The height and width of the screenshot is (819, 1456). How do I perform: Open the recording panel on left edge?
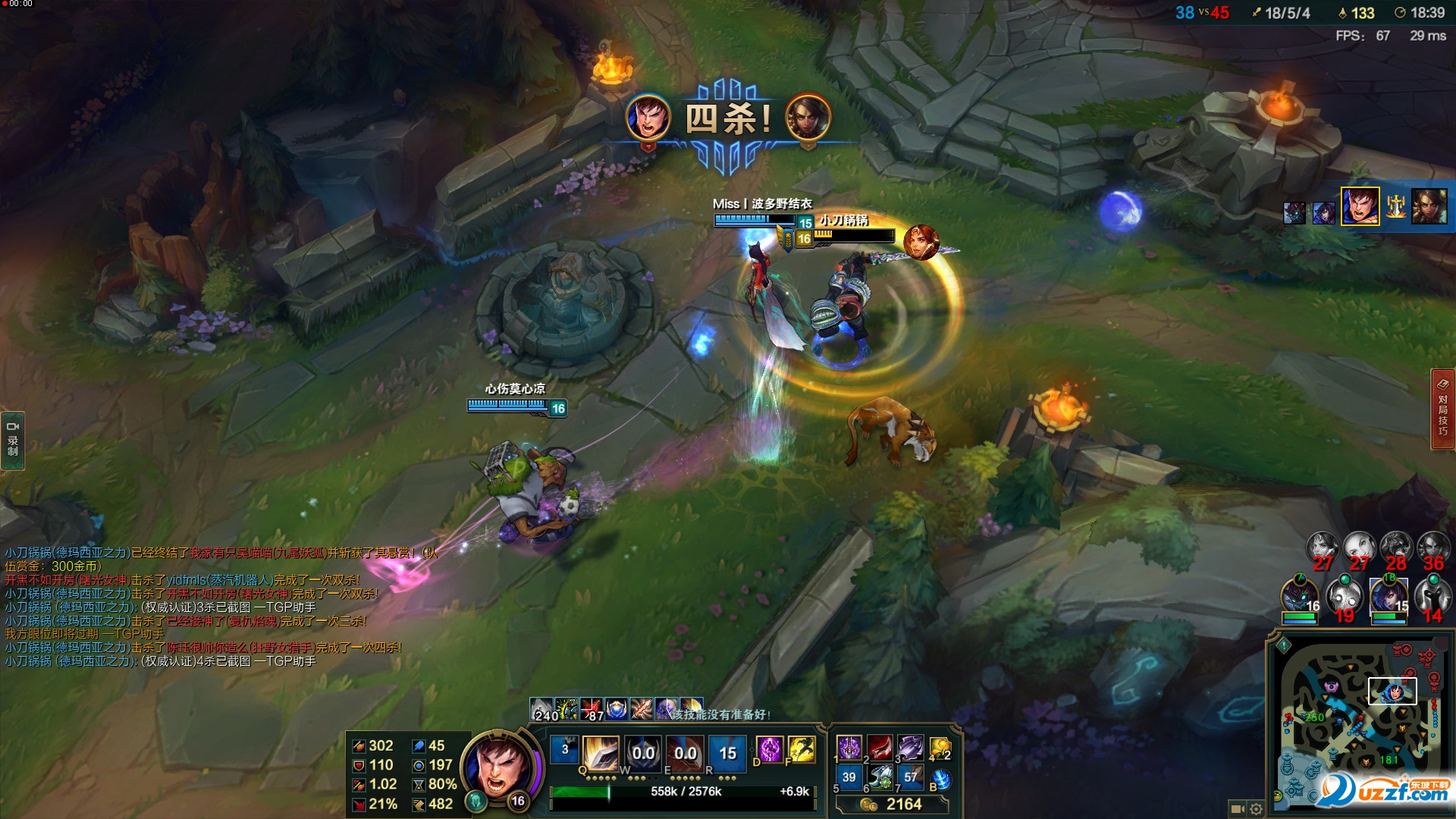(x=13, y=441)
